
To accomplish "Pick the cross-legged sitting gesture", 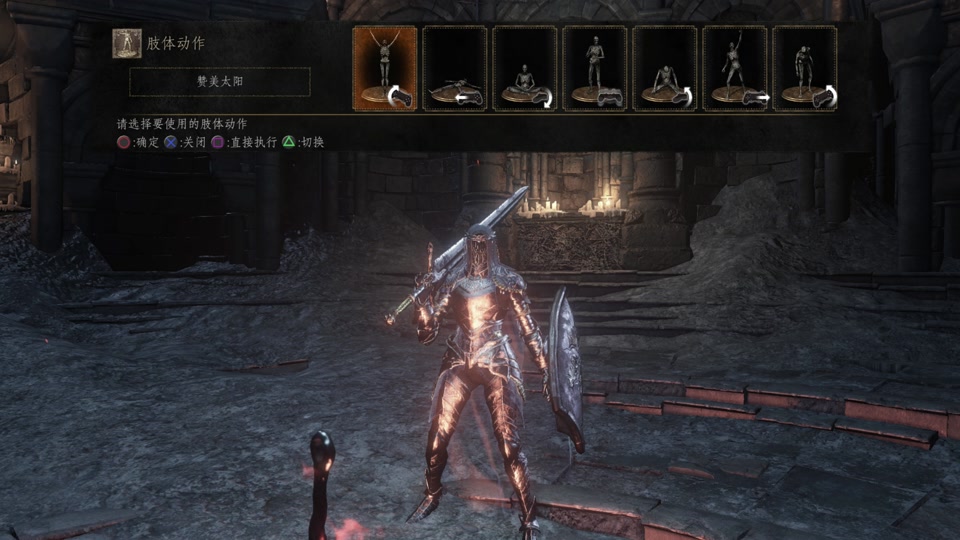I will coord(525,68).
